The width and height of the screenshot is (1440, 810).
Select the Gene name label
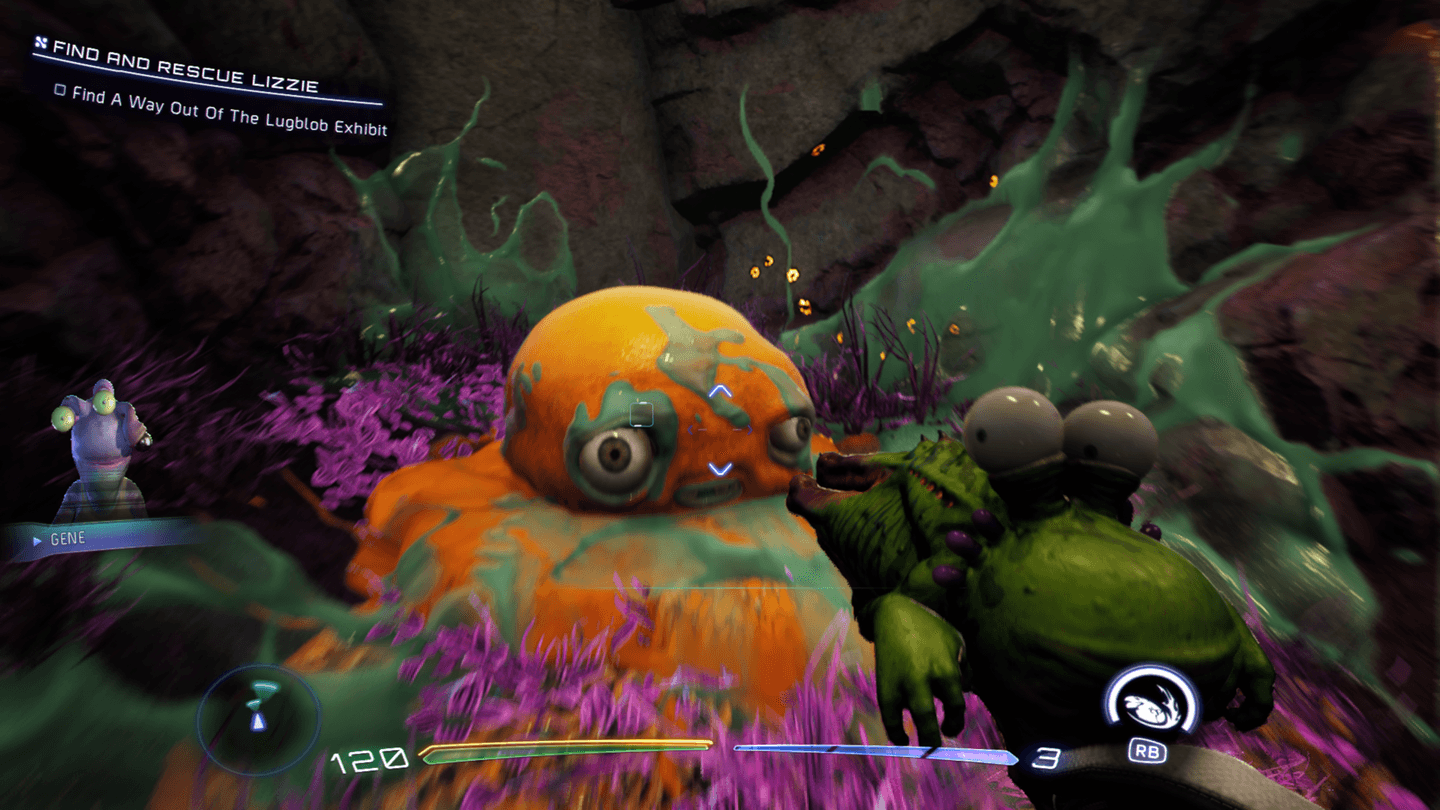pyautogui.click(x=68, y=539)
